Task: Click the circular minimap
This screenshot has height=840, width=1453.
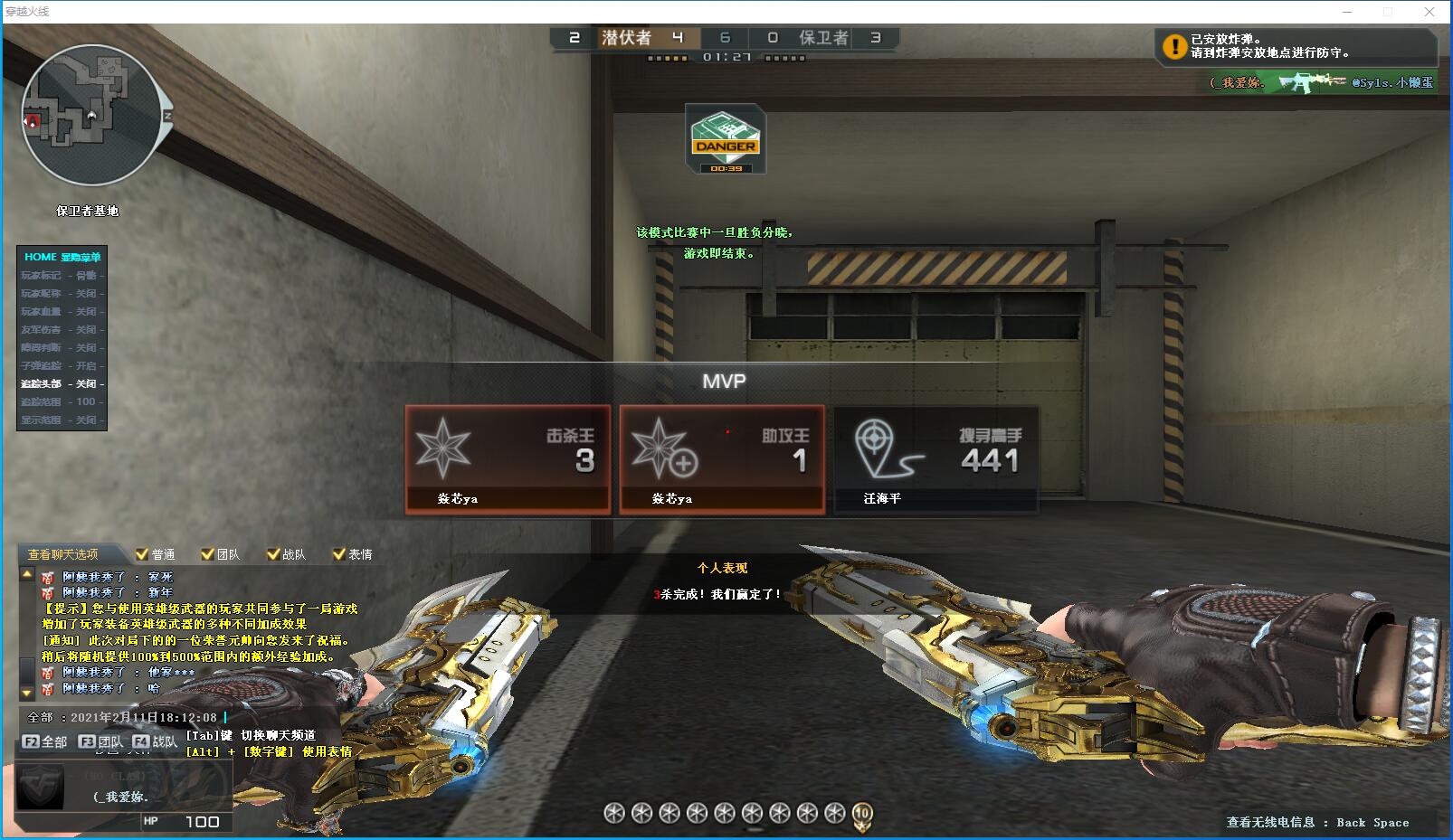Action: coord(90,115)
